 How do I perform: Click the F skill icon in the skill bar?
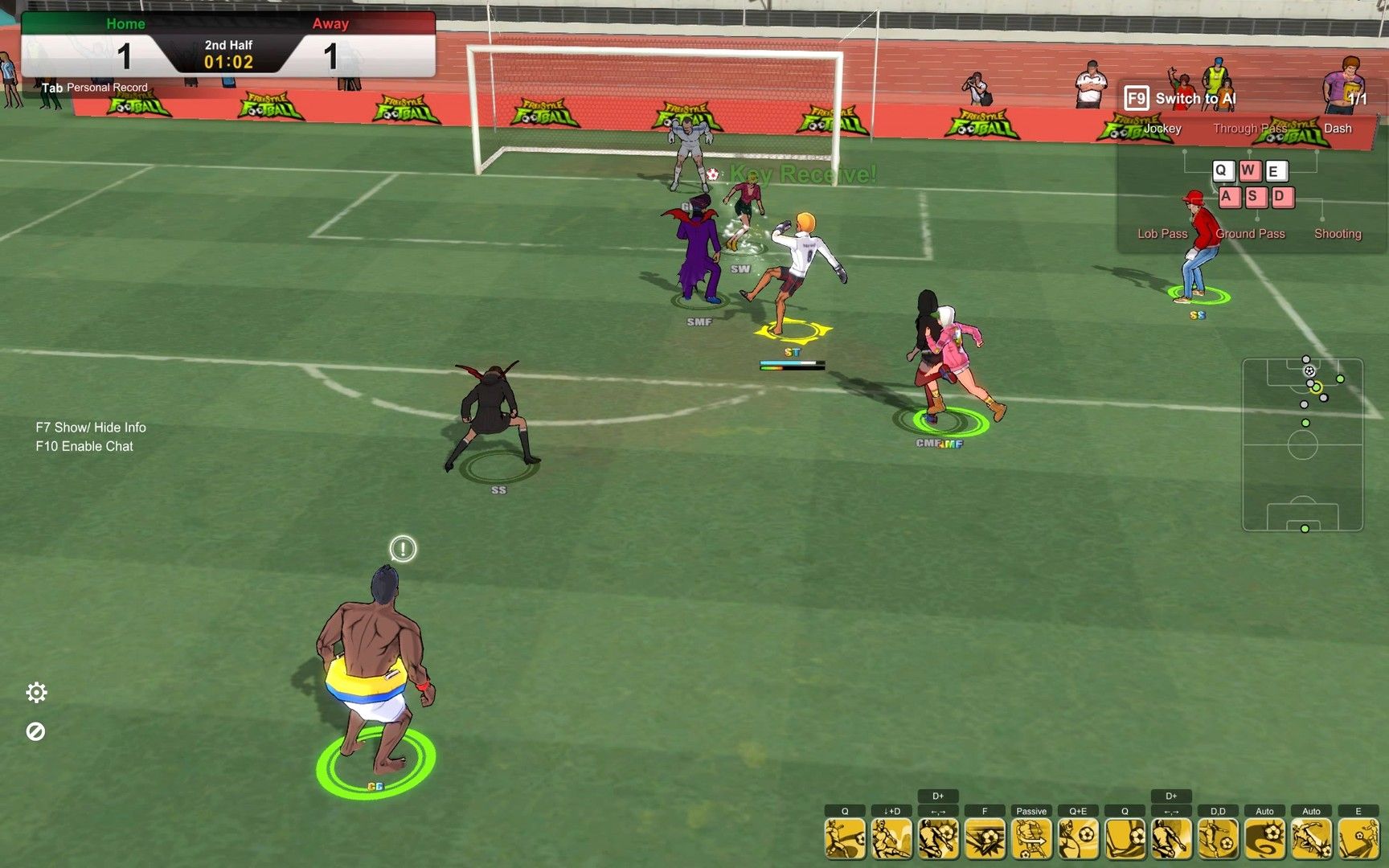coord(985,838)
